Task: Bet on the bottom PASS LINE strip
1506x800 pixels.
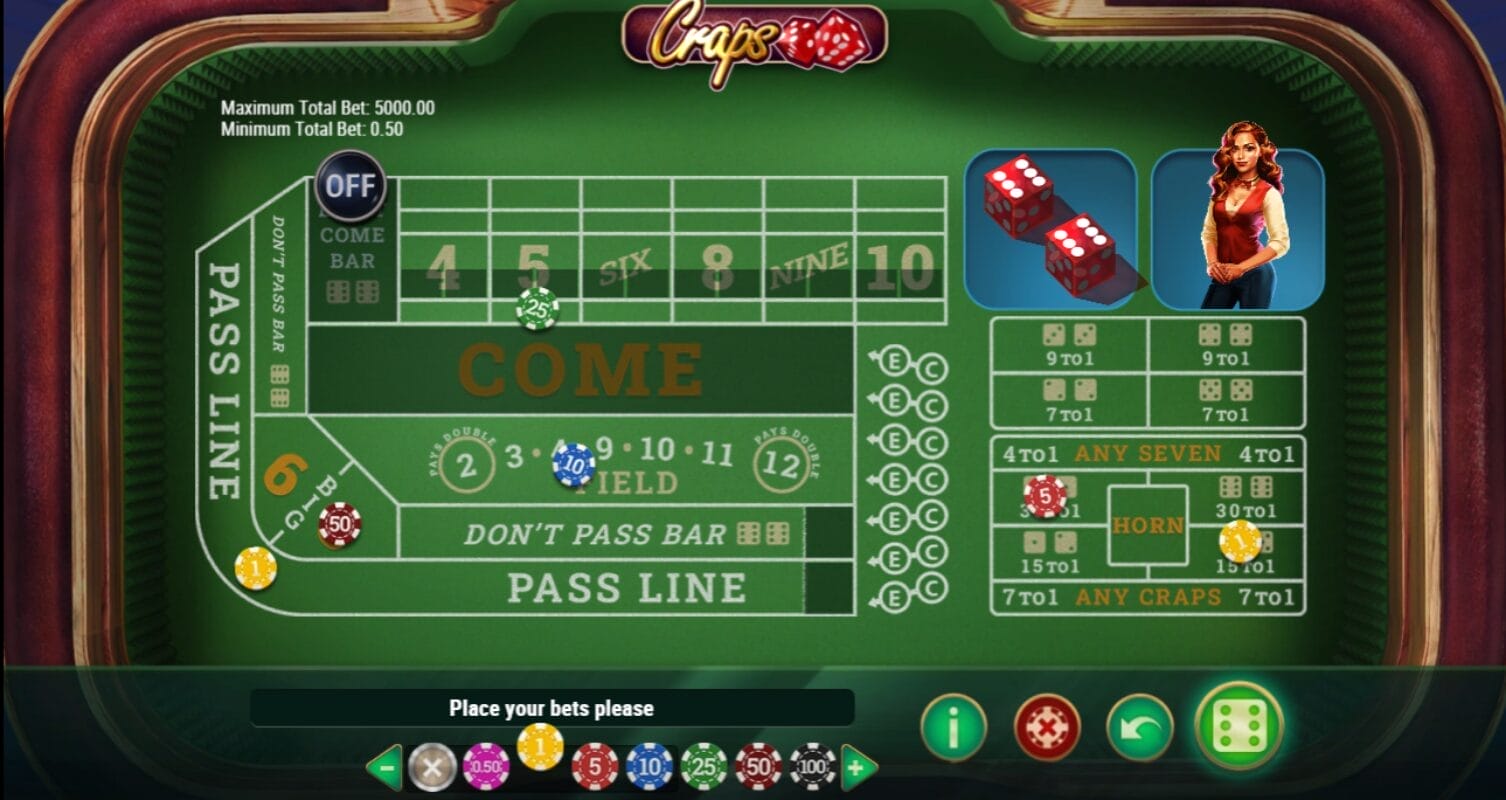Action: (626, 588)
